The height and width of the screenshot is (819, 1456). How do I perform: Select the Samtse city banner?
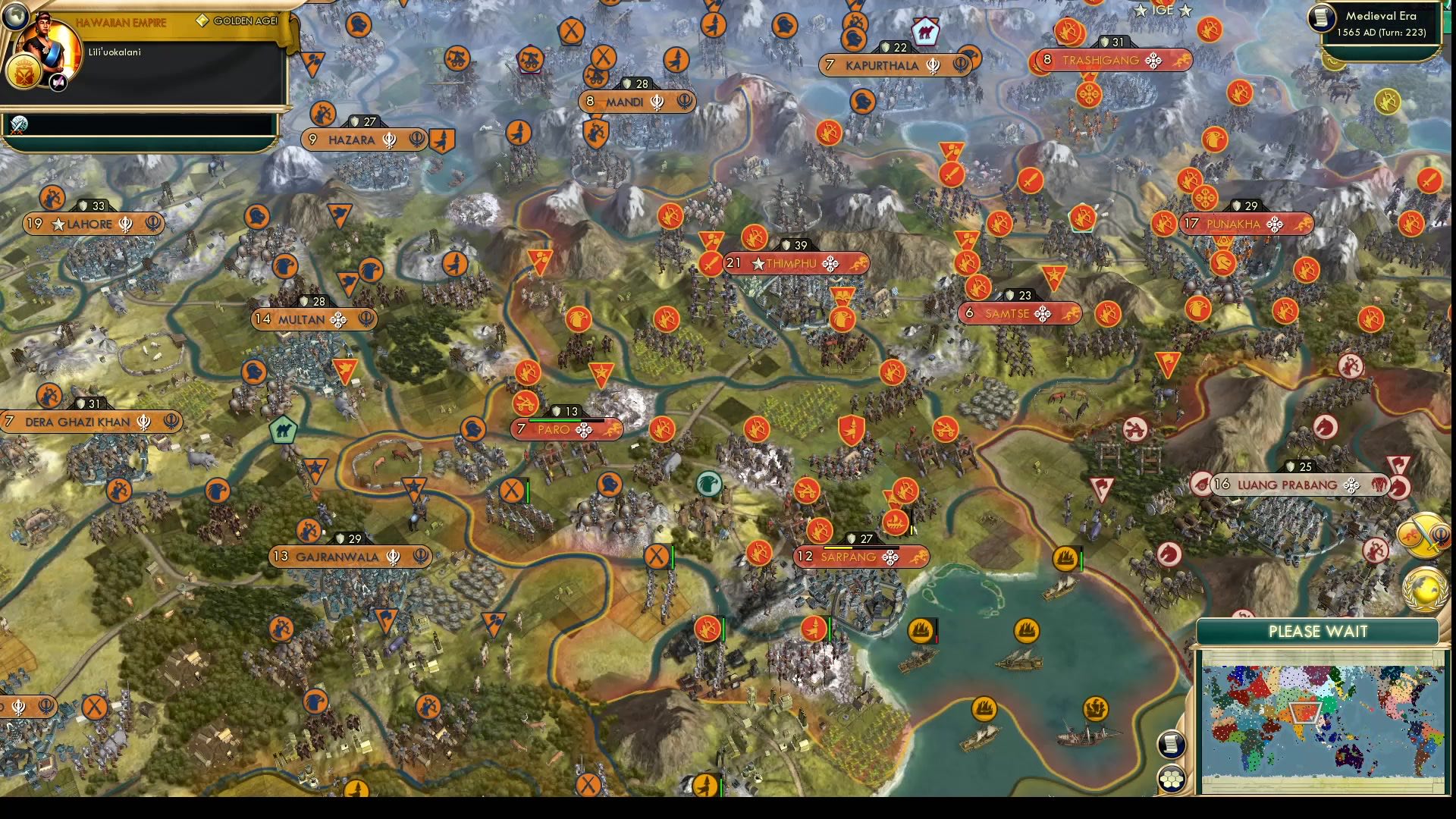[x=1020, y=312]
